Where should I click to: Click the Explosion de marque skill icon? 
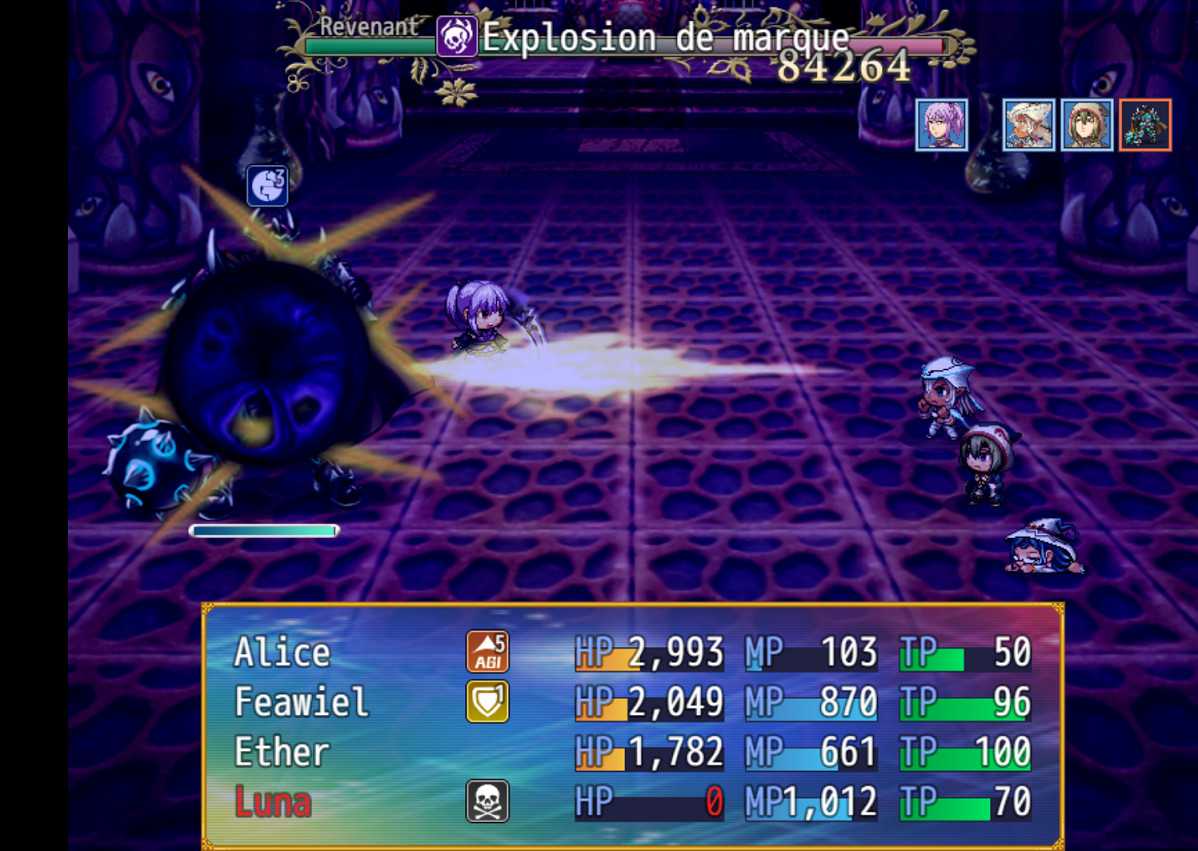click(x=456, y=38)
